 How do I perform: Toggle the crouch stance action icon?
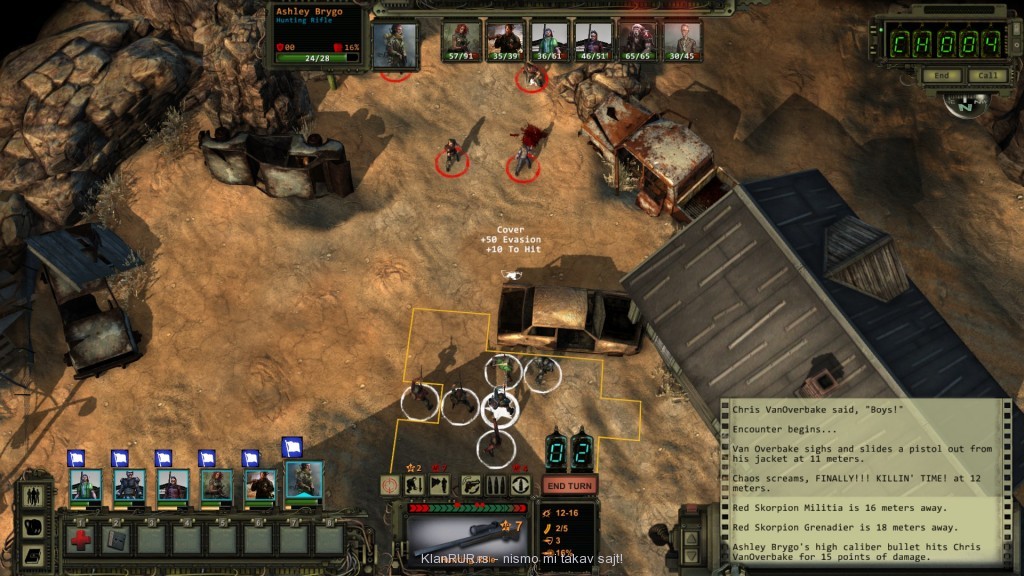pos(415,485)
